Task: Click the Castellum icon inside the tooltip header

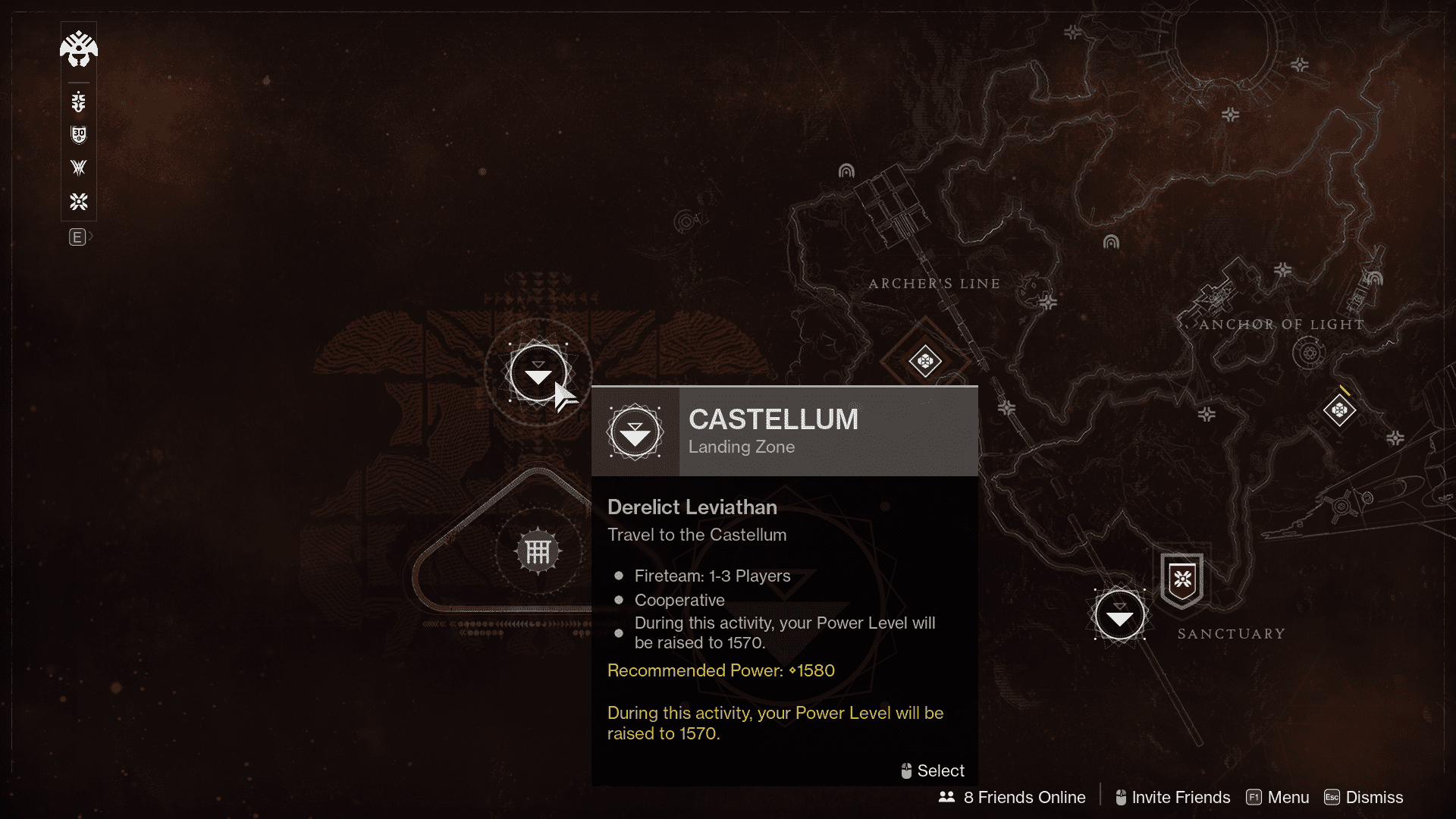Action: (x=635, y=431)
